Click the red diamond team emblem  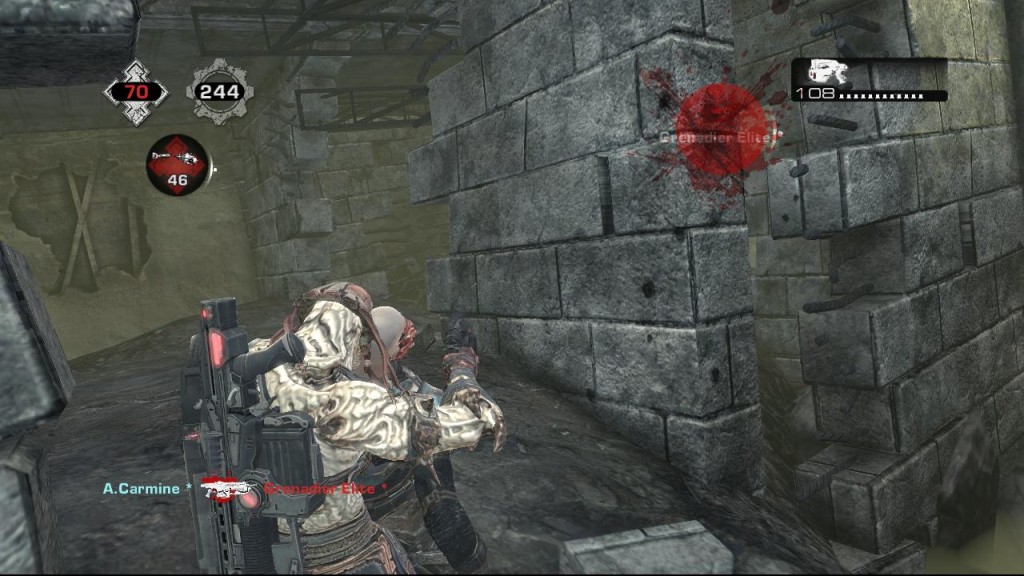[136, 92]
